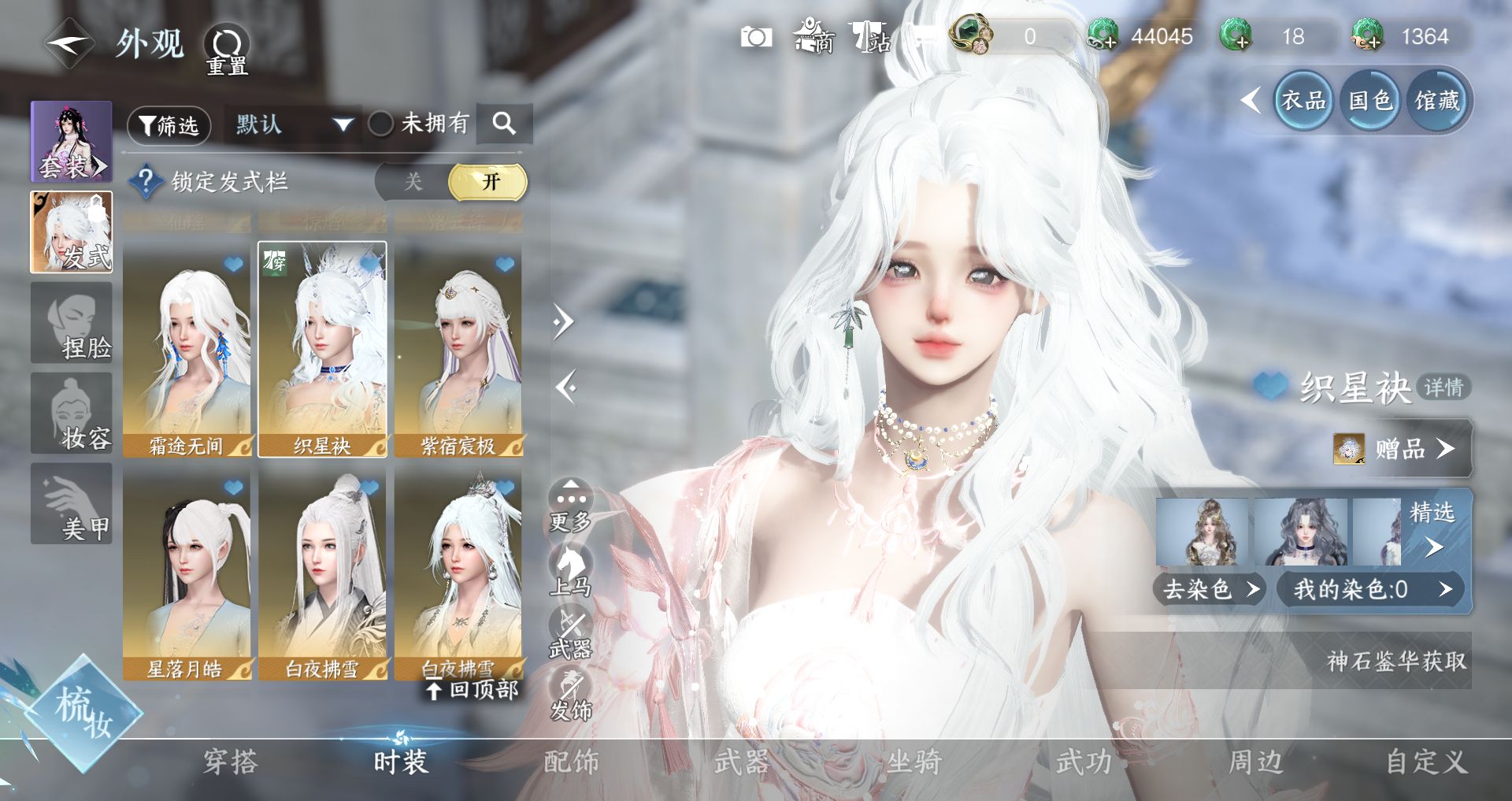The height and width of the screenshot is (801, 1512).
Task: Open hairstyle search with magnifier icon
Action: click(x=504, y=124)
